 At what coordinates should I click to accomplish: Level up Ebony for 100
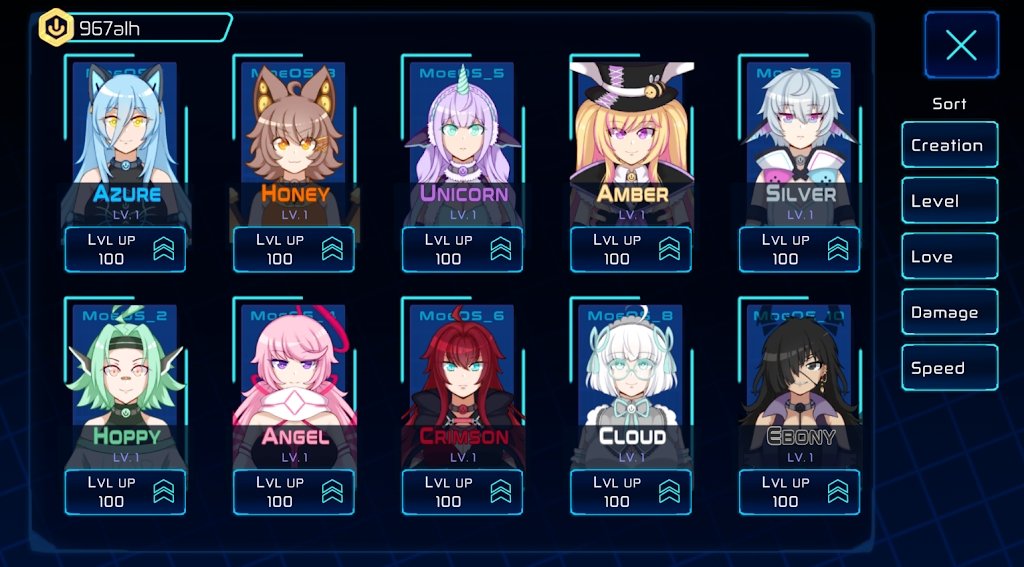[x=800, y=492]
